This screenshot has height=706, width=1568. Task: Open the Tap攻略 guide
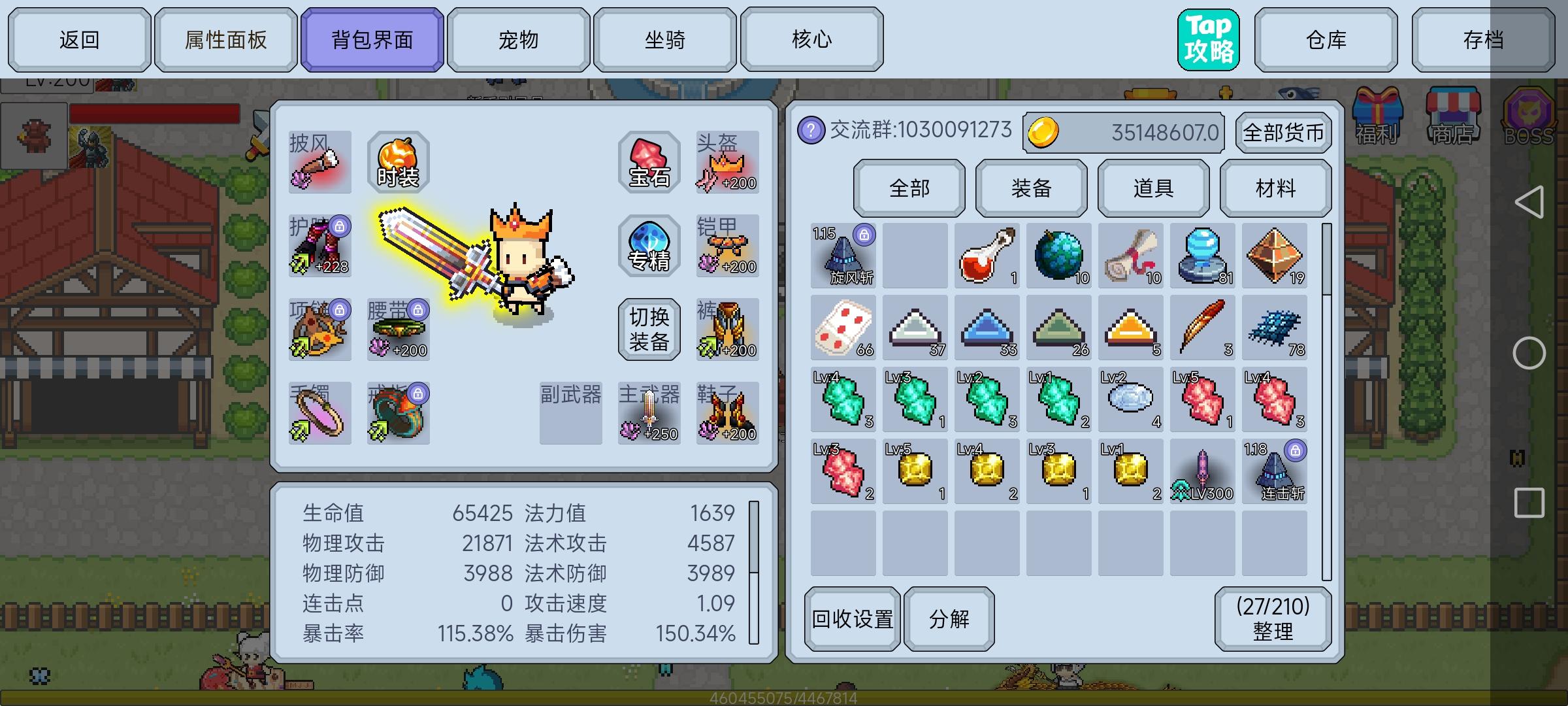click(1208, 39)
